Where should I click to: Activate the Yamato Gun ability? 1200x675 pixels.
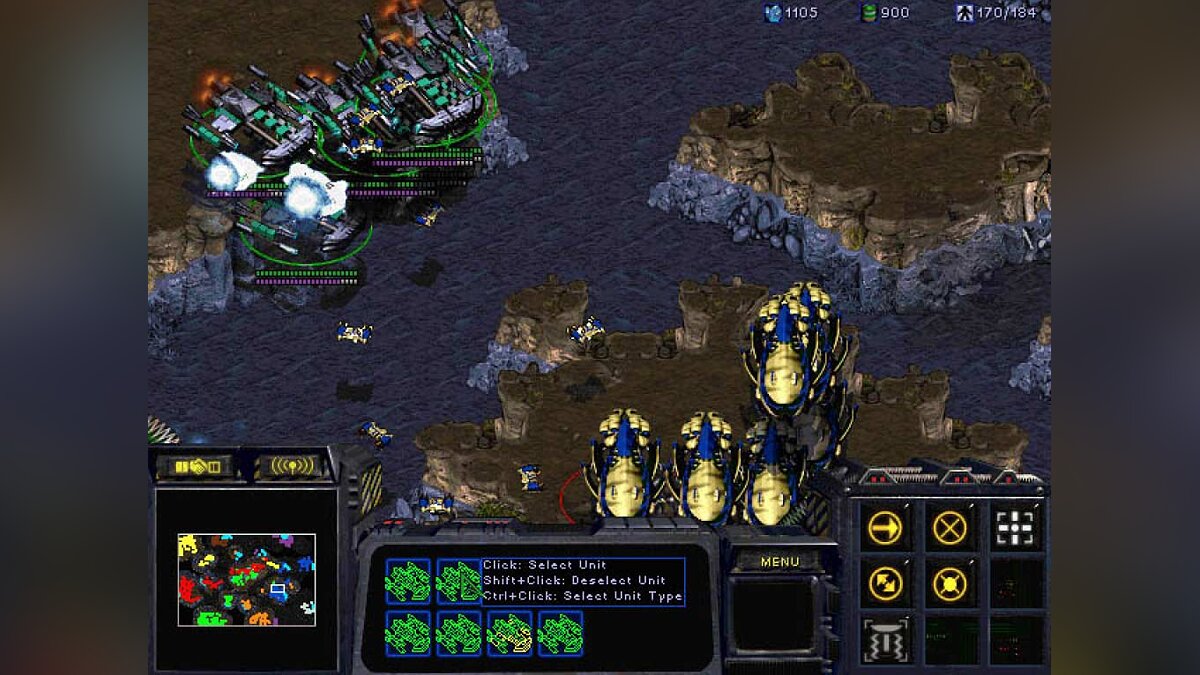point(885,640)
